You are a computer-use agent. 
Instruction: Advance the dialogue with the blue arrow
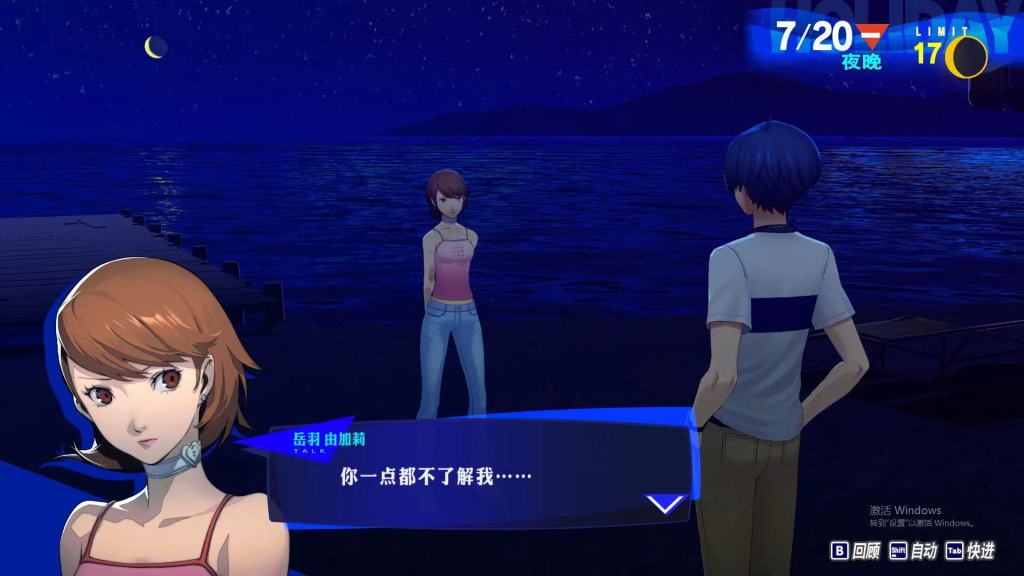point(665,504)
